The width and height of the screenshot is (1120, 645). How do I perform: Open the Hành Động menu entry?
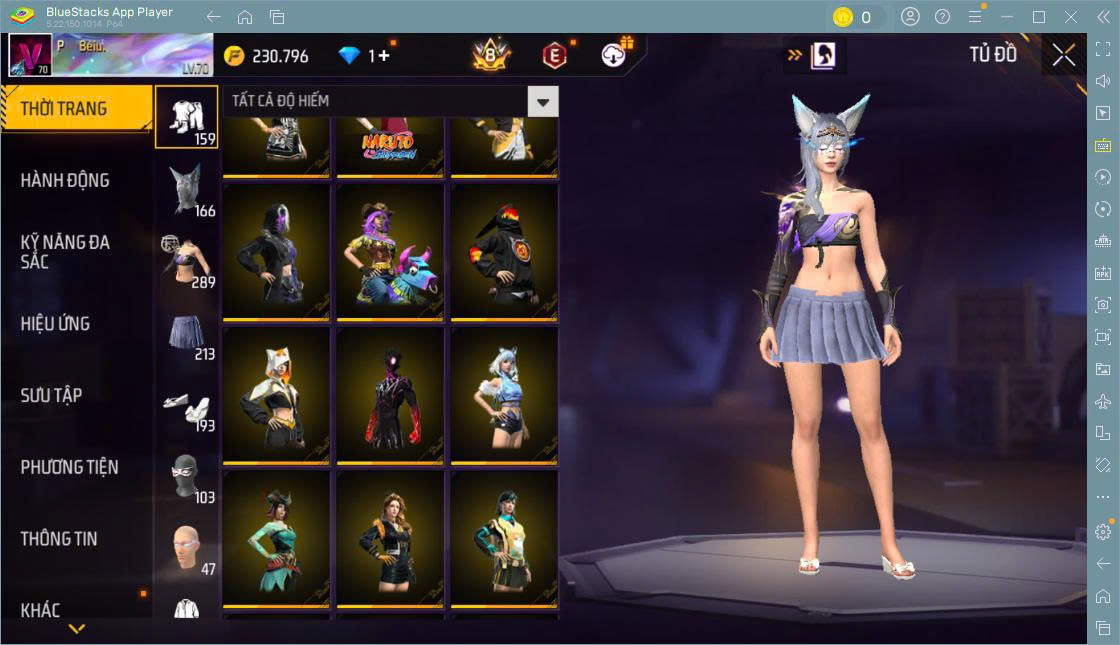[x=65, y=181]
